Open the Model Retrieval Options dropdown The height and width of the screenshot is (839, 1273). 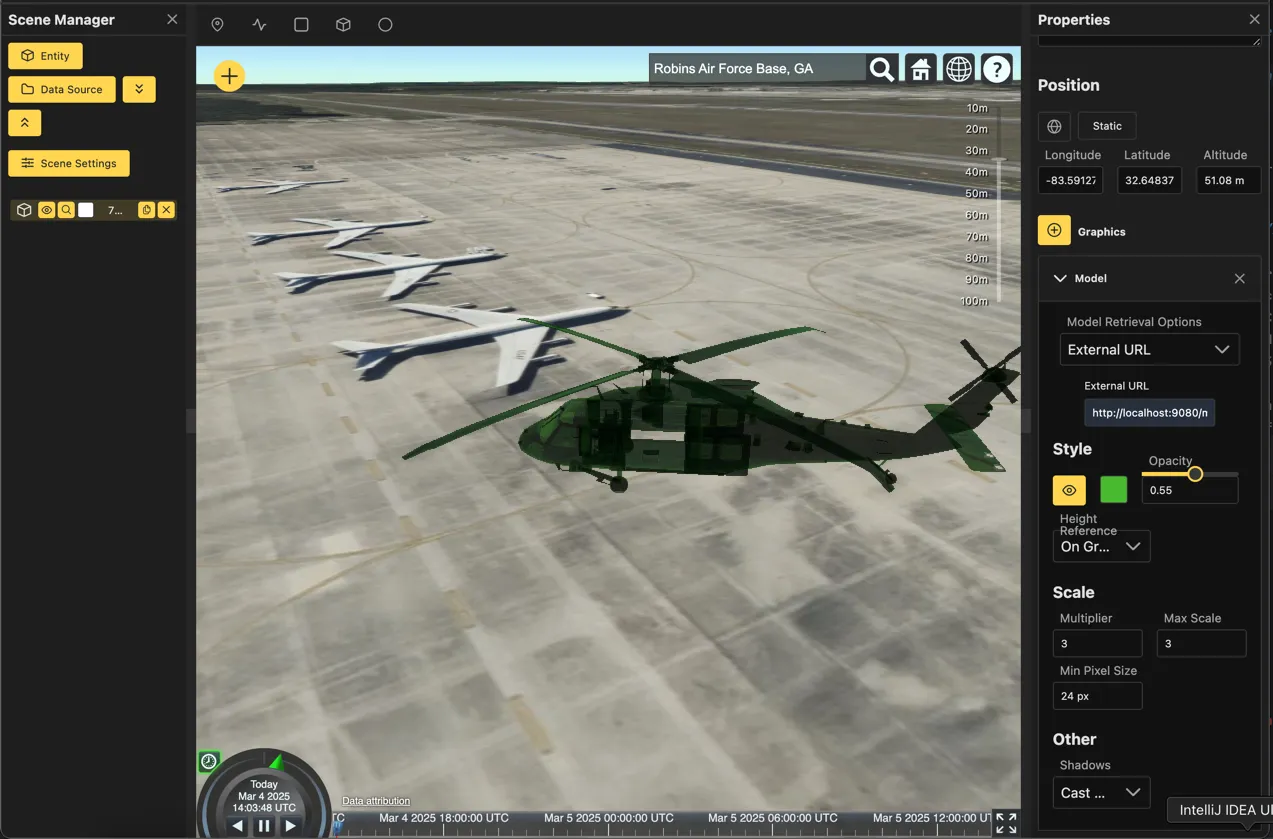tap(1149, 349)
